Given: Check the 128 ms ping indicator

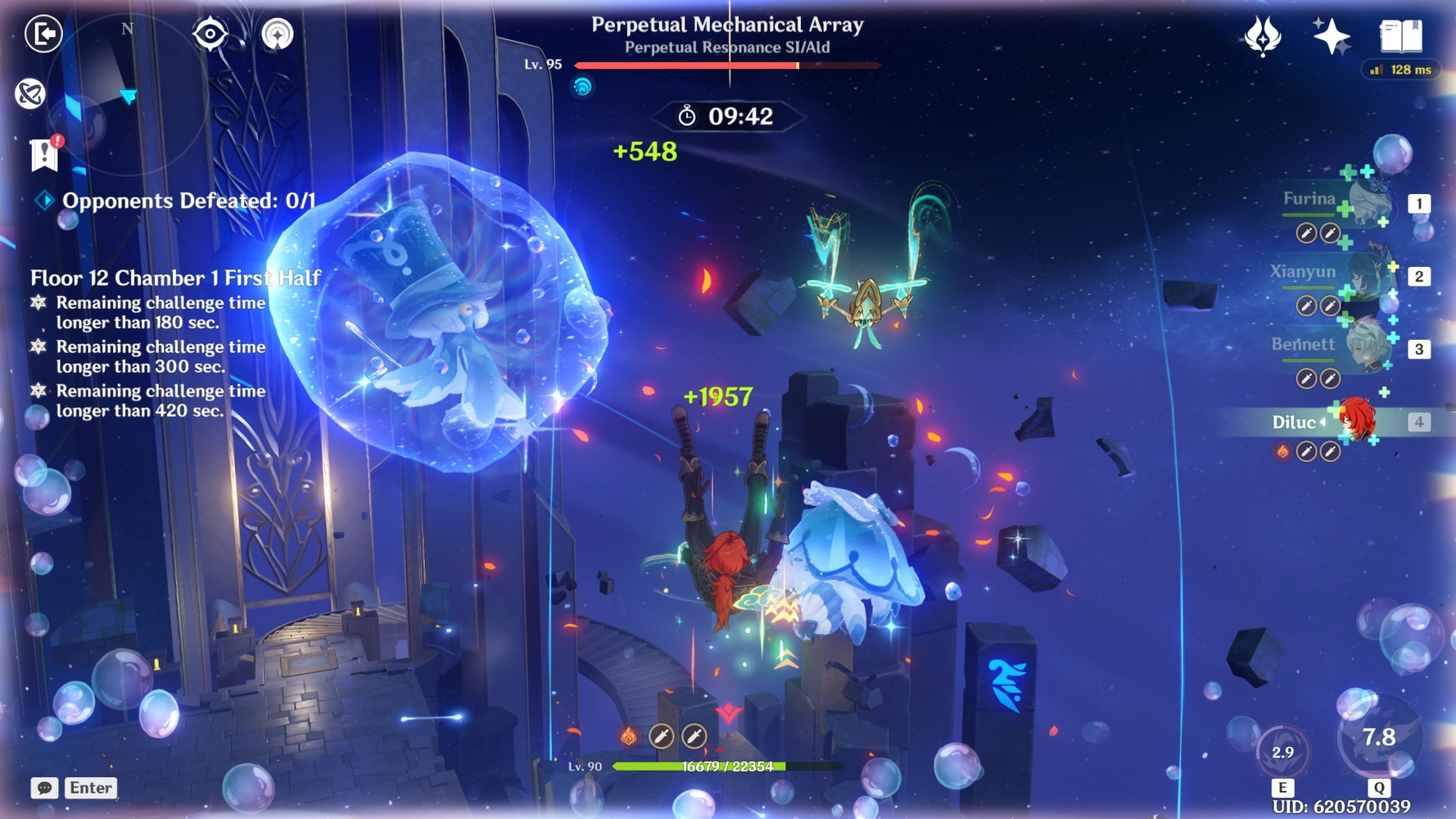Looking at the screenshot, I should pos(1399,70).
